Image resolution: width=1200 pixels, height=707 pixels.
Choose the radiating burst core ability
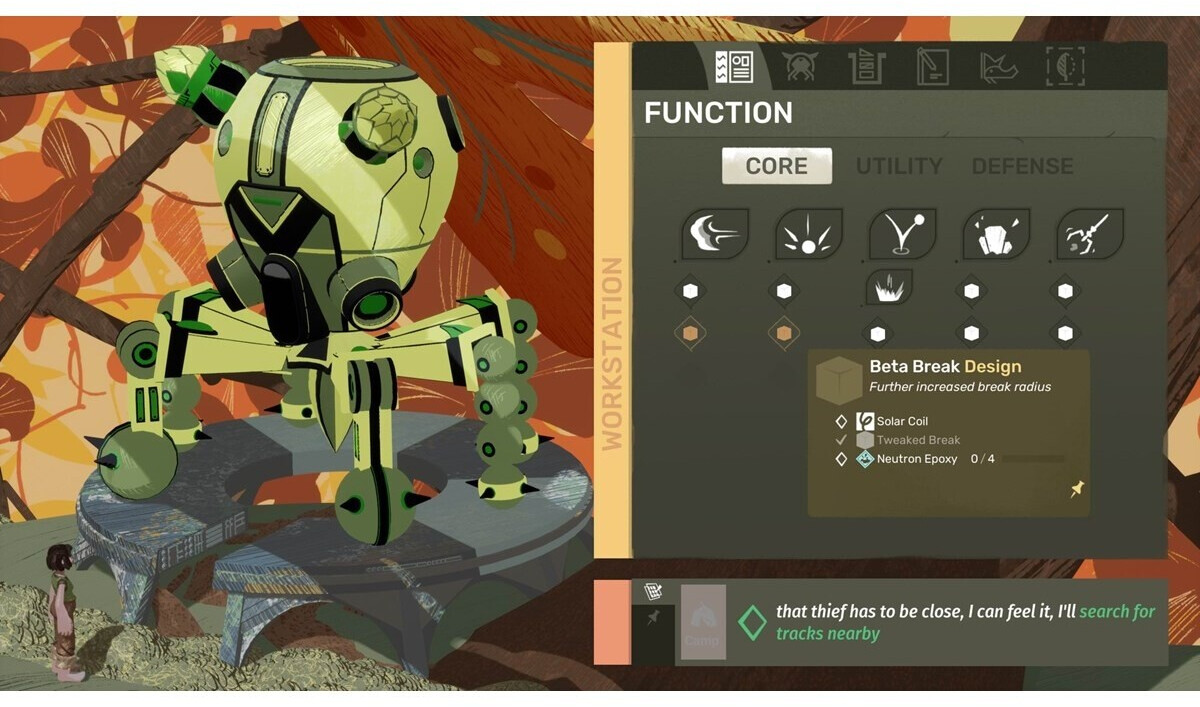coord(808,234)
